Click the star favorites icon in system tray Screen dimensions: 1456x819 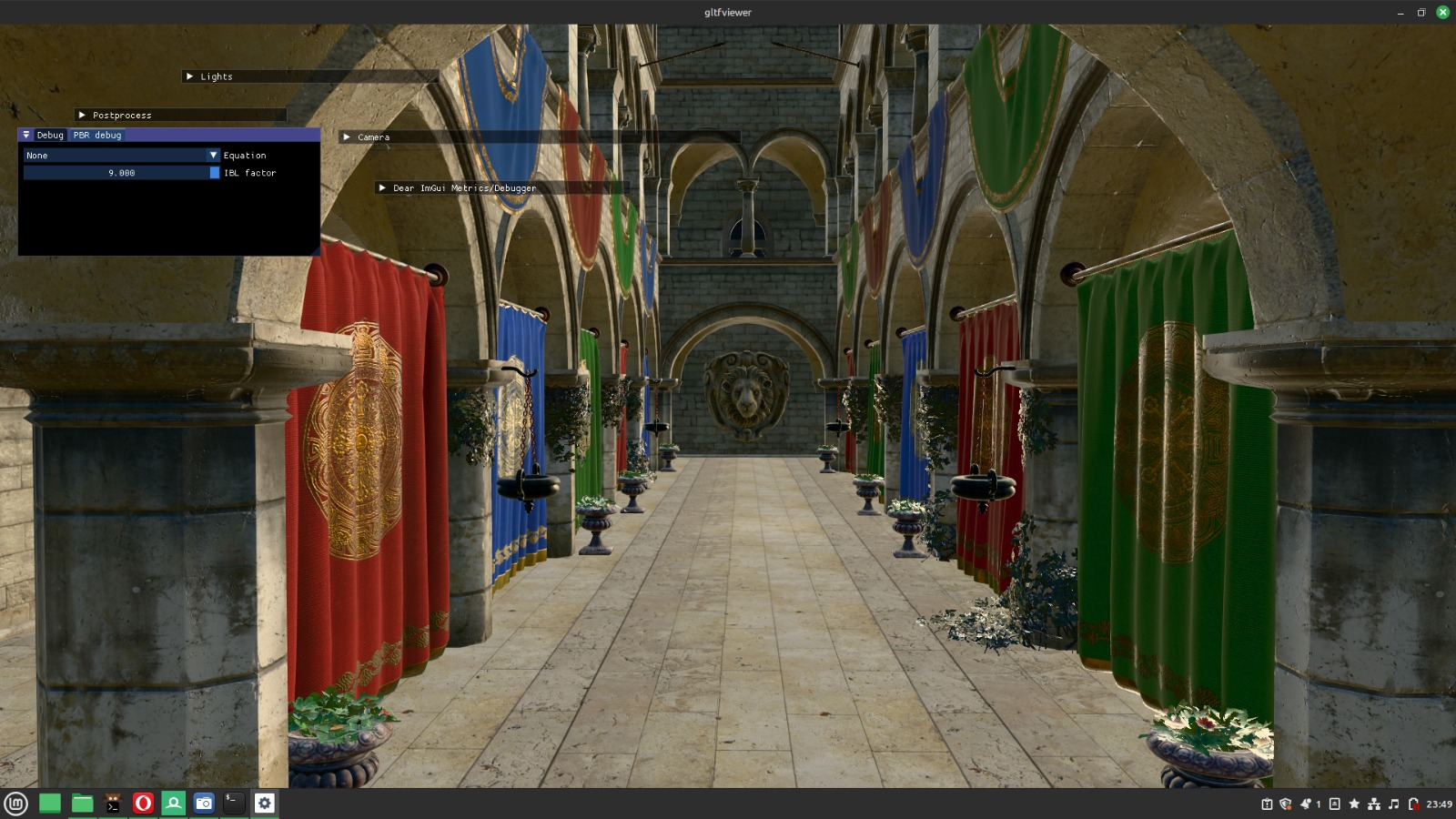point(1355,804)
